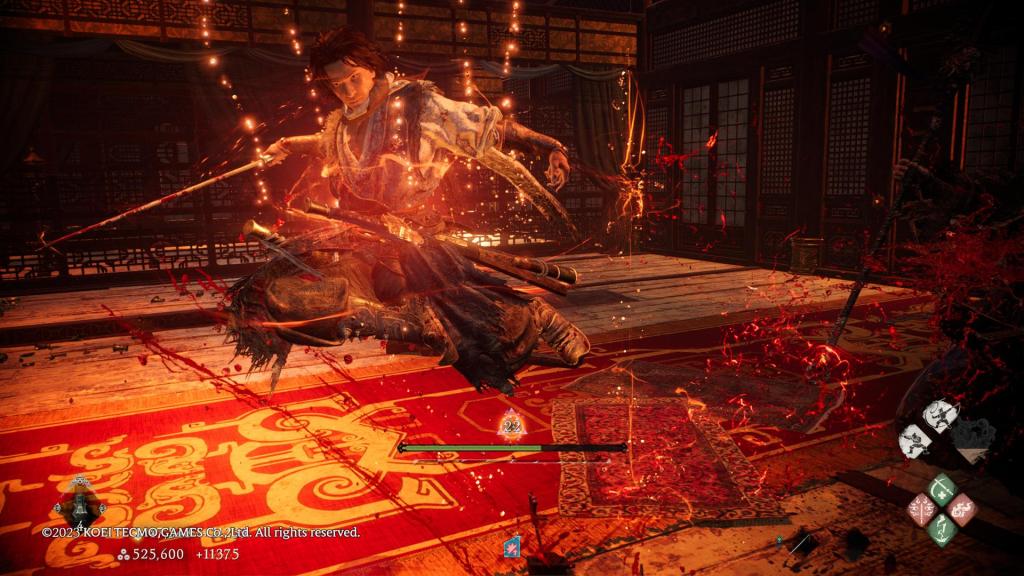Cast the green crescent-and-cross wizardry spell
Screen dimensions: 1024x576
(x=941, y=489)
